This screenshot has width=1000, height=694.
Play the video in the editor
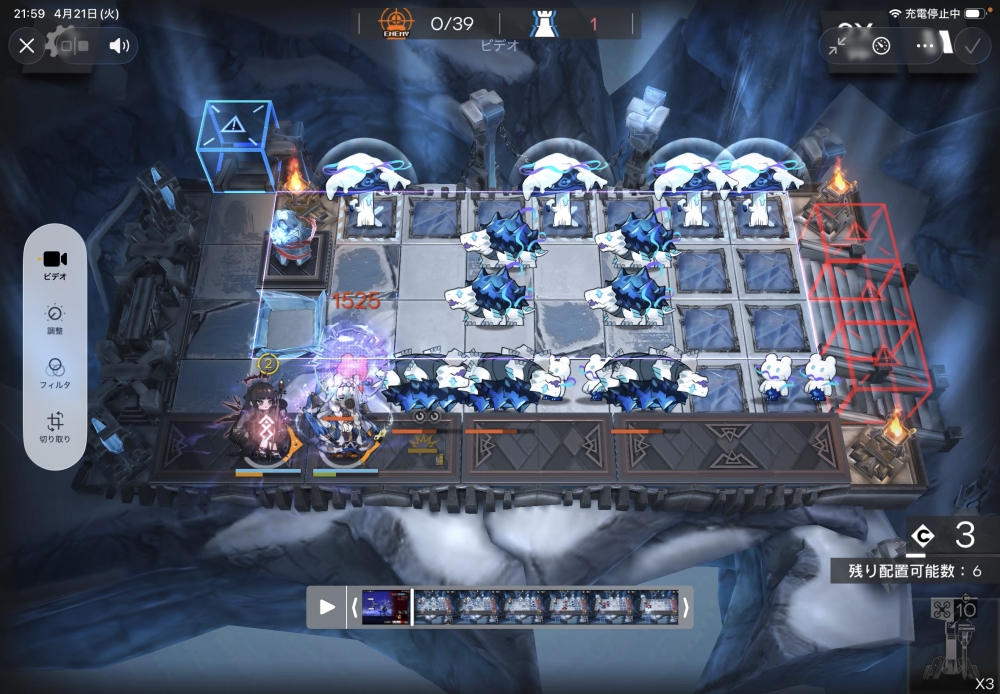(x=327, y=607)
